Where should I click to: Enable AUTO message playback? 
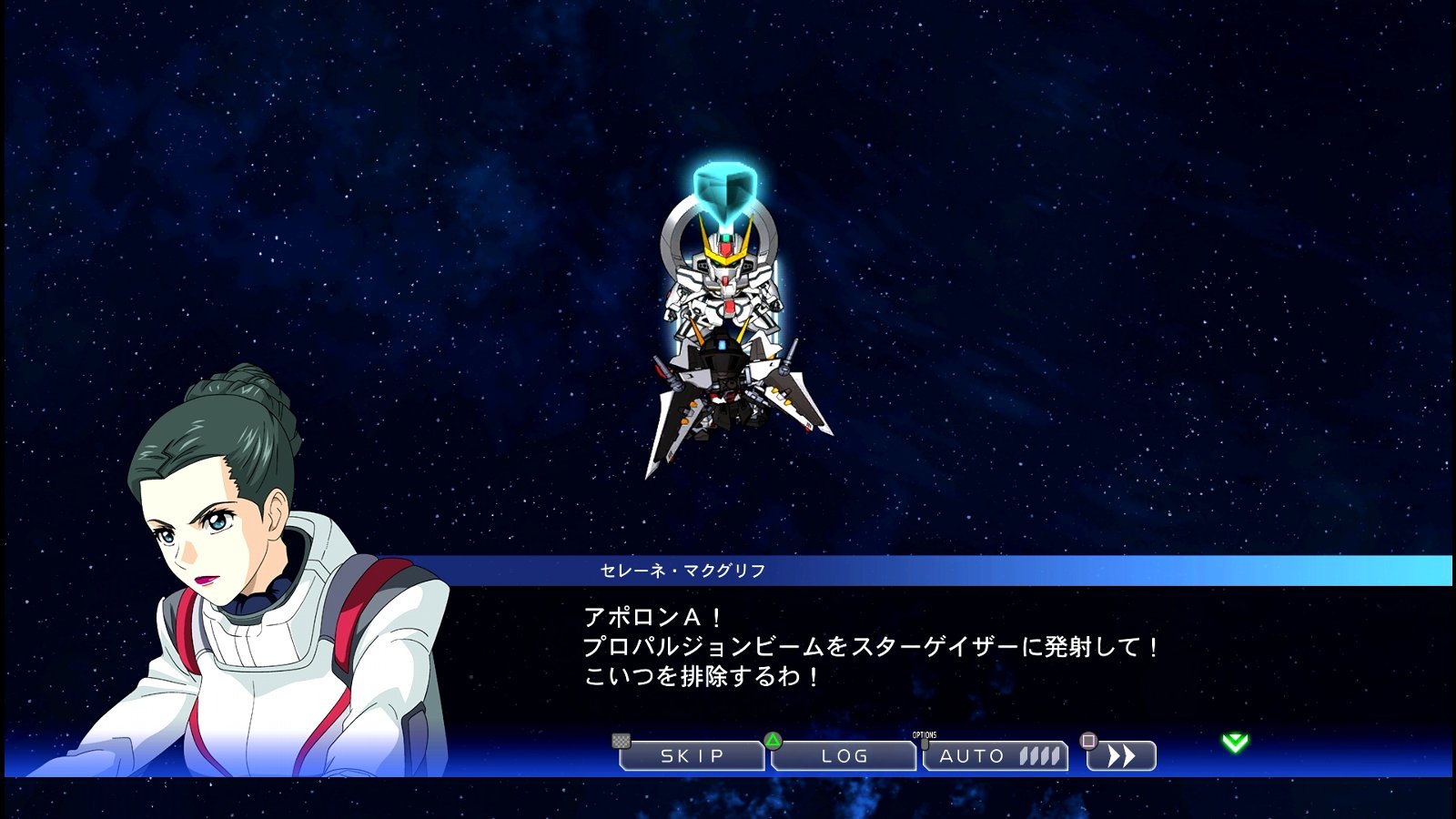click(983, 755)
